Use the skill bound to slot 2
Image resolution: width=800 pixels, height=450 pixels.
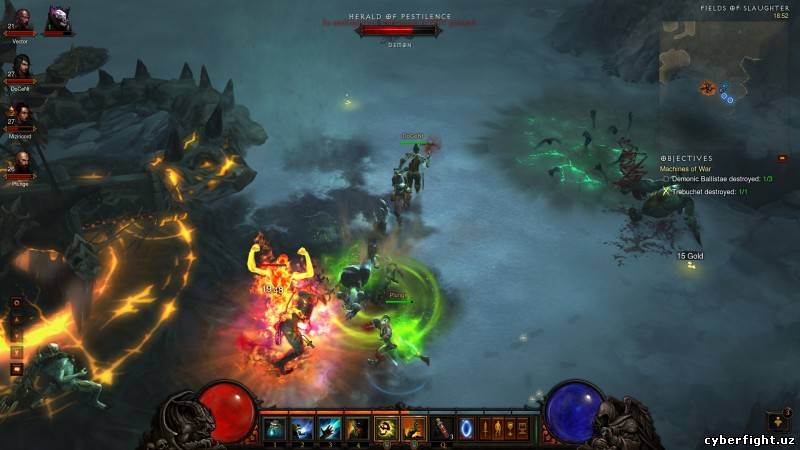coord(302,429)
